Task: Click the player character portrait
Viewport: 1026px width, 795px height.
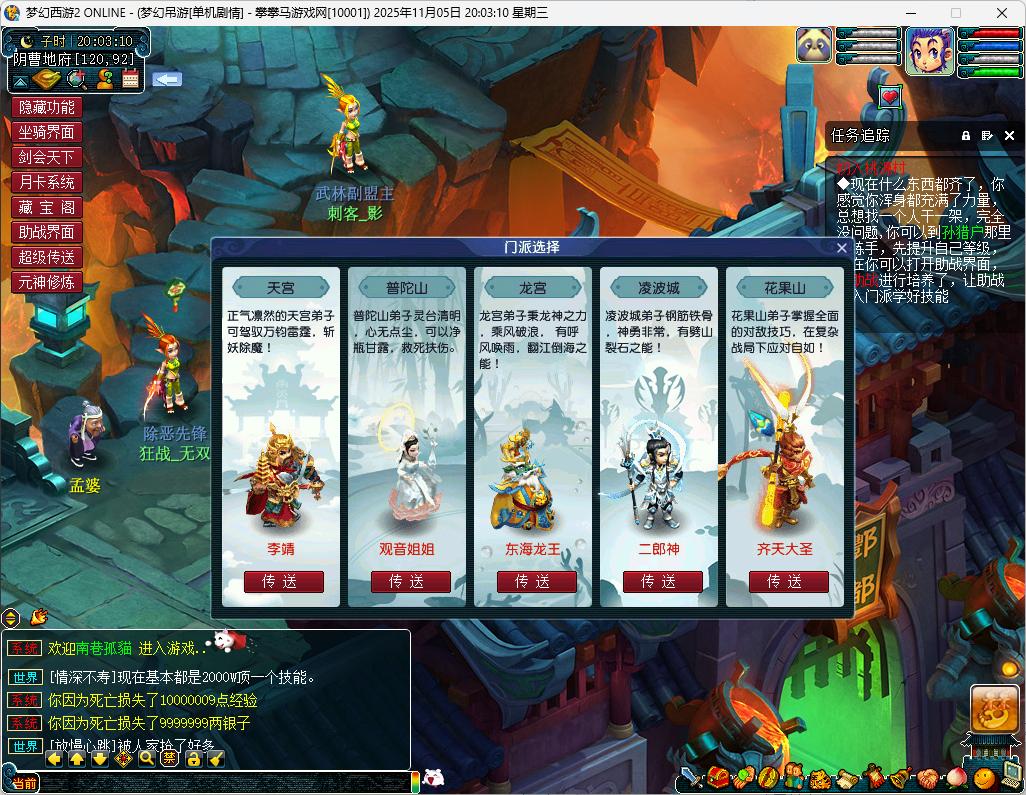Action: pyautogui.click(x=930, y=51)
